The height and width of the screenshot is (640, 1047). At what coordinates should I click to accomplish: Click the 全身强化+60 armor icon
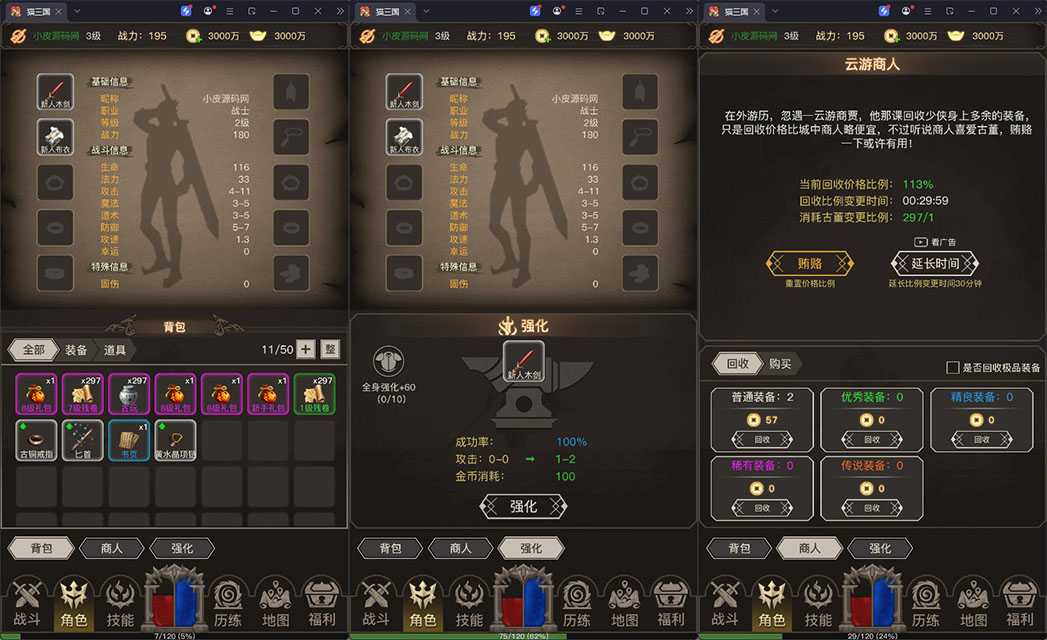388,363
